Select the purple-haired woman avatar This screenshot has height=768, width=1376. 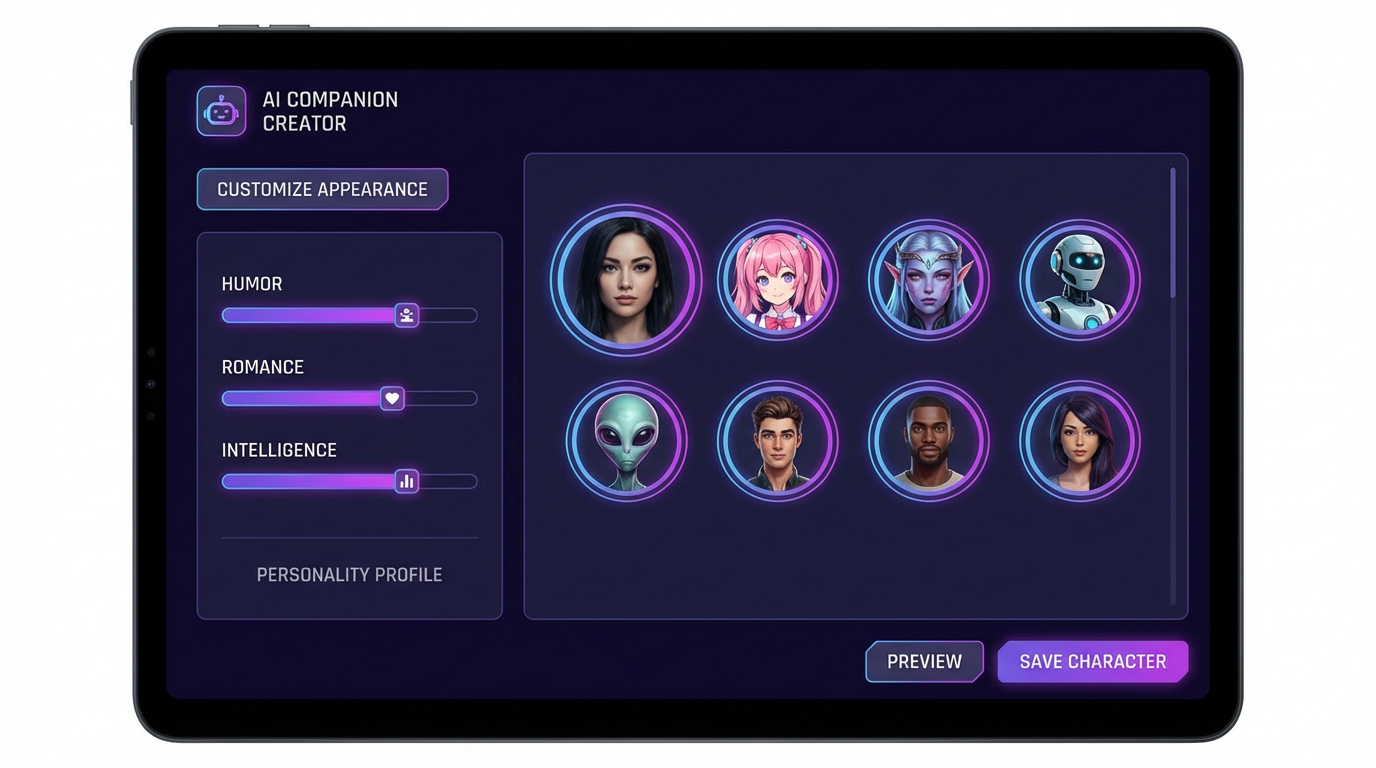tap(1080, 441)
